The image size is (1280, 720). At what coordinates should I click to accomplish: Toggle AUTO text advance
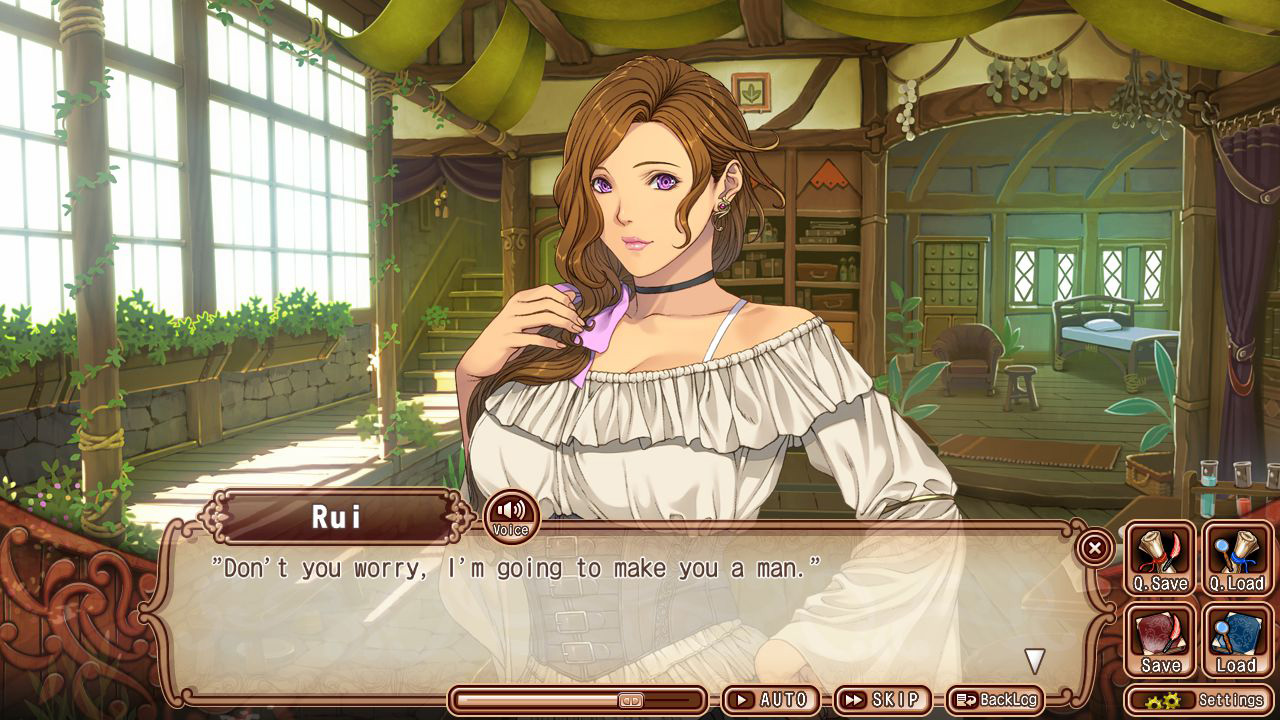point(771,700)
